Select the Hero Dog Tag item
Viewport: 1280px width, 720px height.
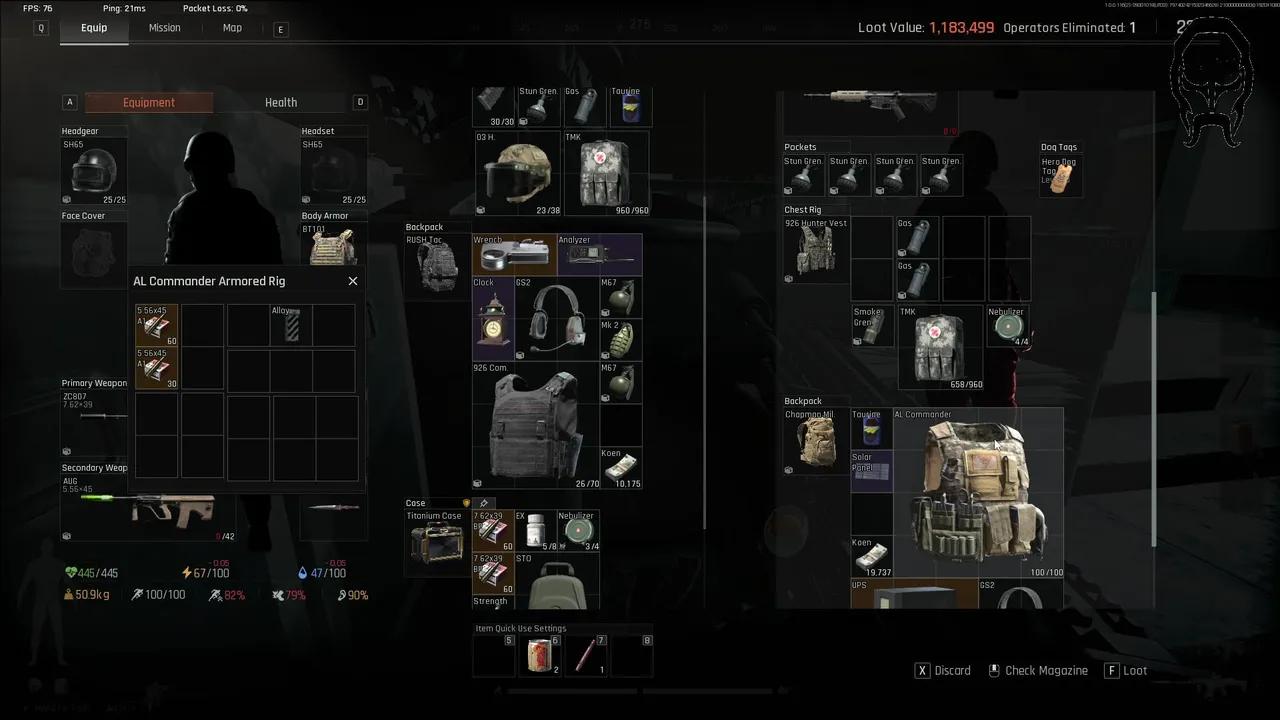point(1062,176)
